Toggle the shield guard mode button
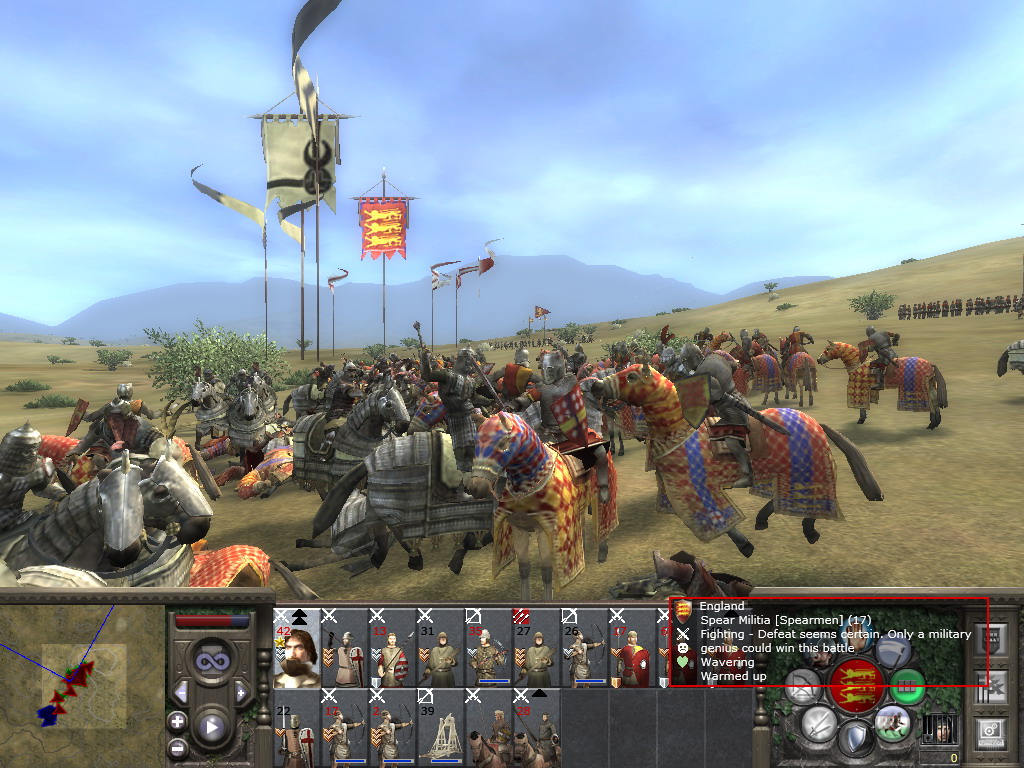The image size is (1024, 768). [855, 740]
